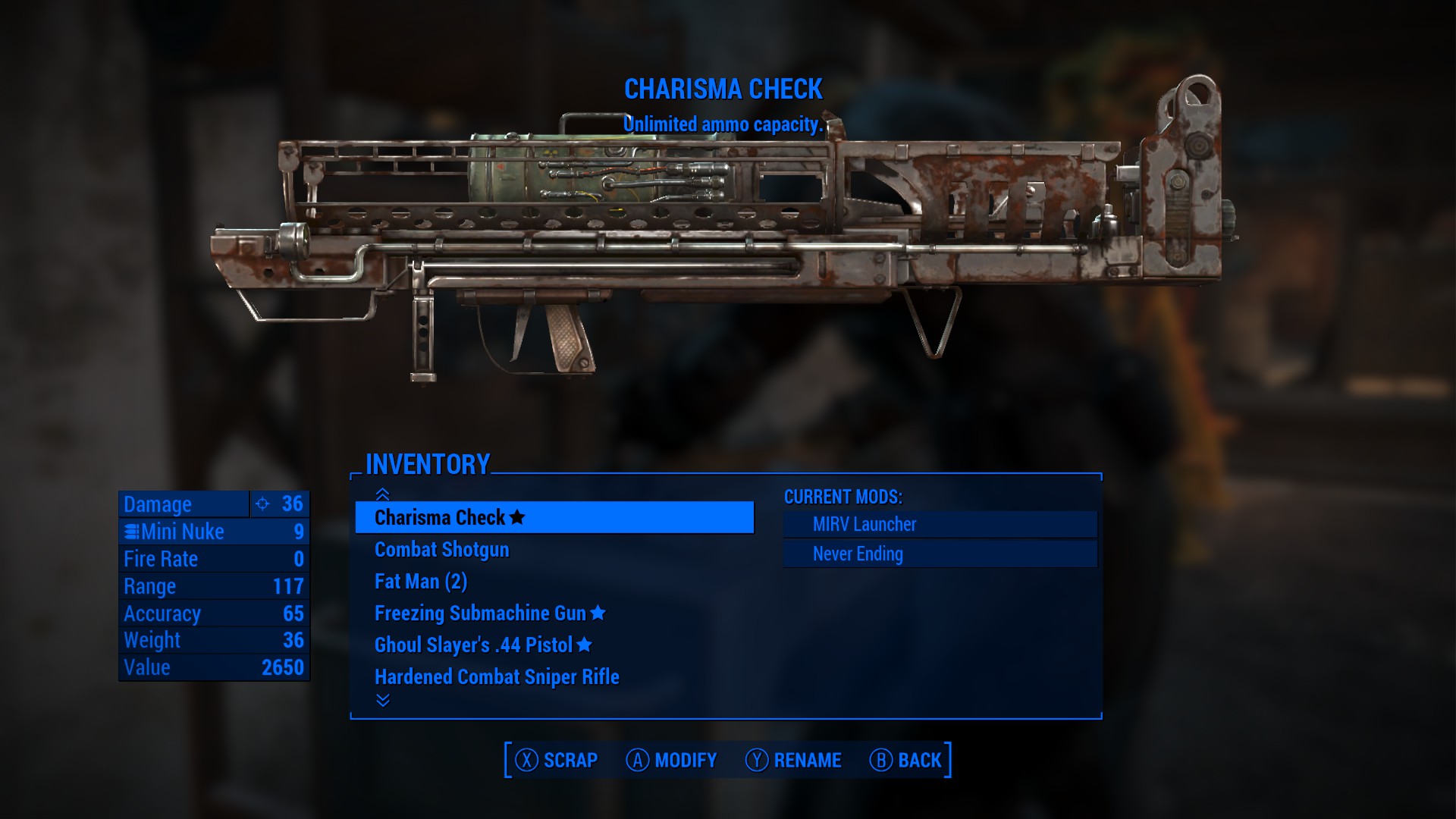Open the Modify option

tap(671, 760)
